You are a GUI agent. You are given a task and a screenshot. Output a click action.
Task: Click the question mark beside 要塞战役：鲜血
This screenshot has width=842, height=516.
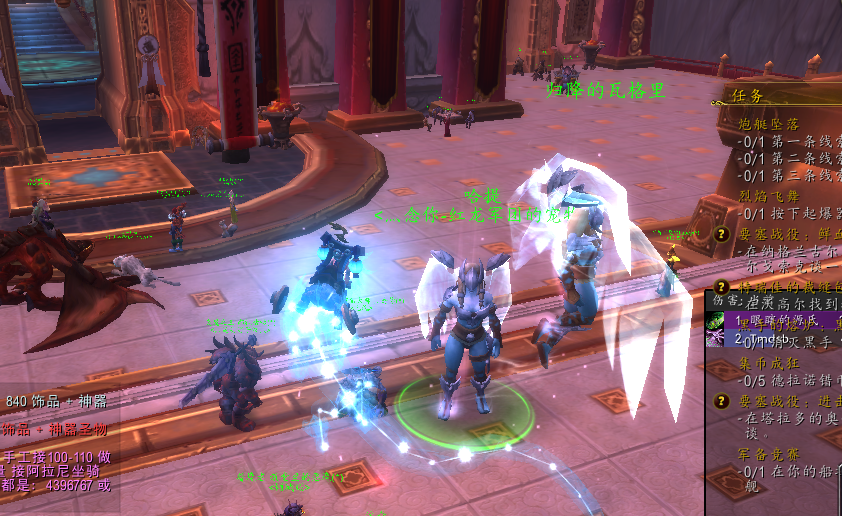tap(721, 234)
